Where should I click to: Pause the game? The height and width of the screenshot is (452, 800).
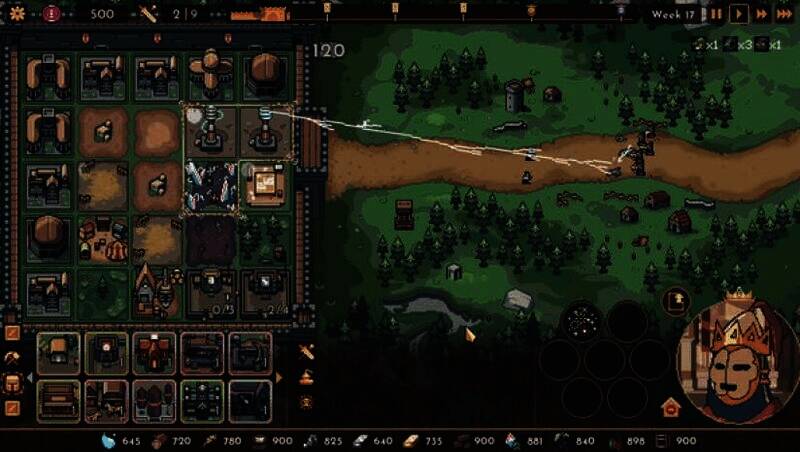point(716,14)
